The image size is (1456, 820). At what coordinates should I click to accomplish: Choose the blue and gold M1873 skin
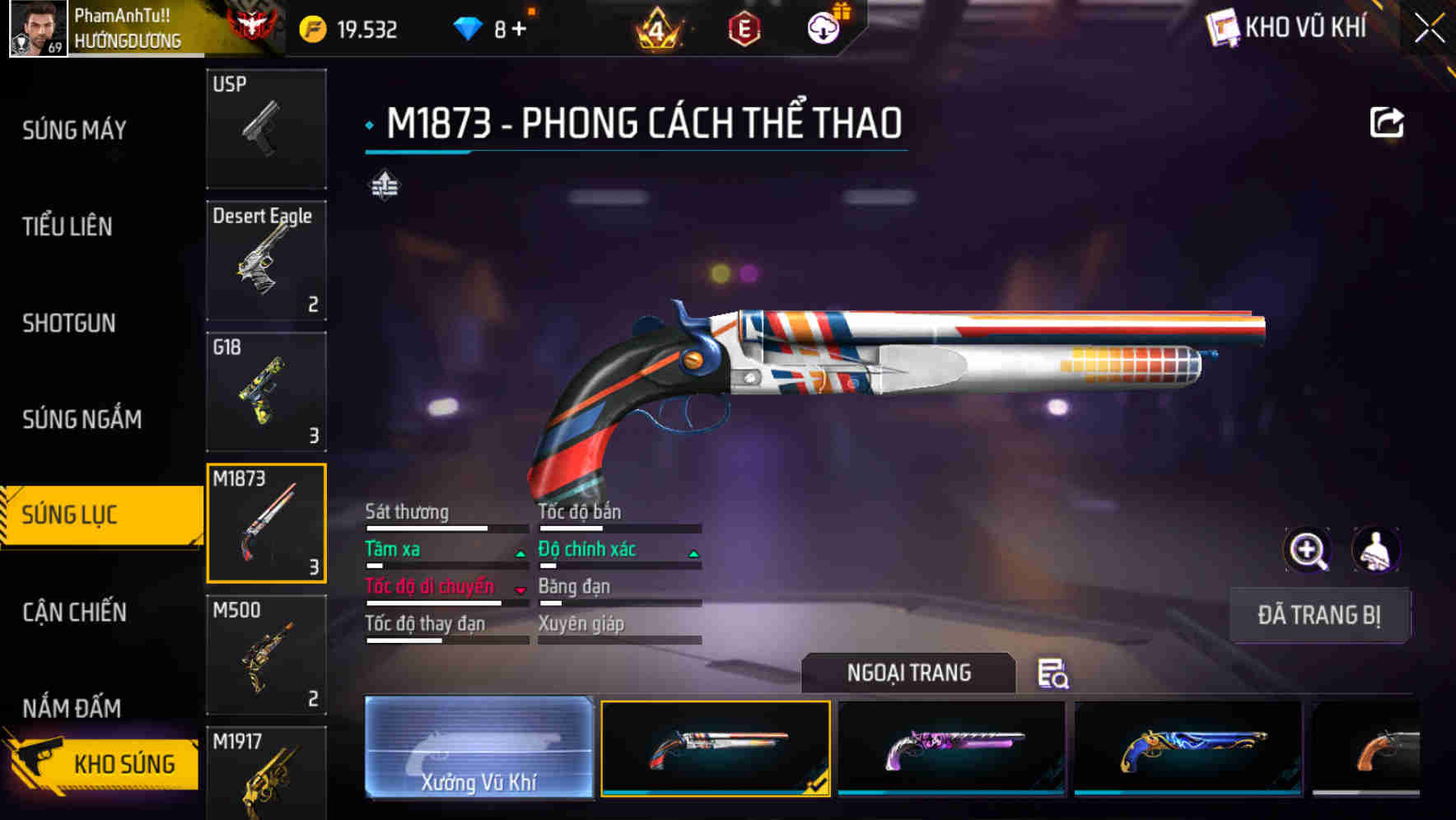coord(1188,748)
